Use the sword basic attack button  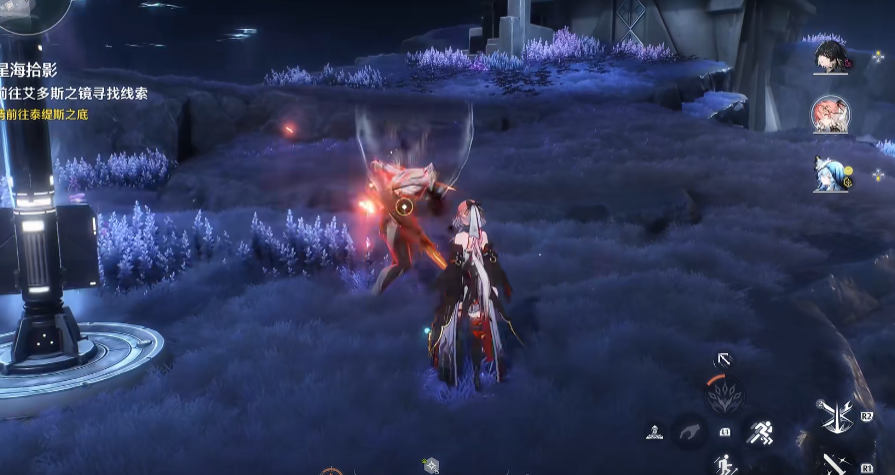(833, 463)
